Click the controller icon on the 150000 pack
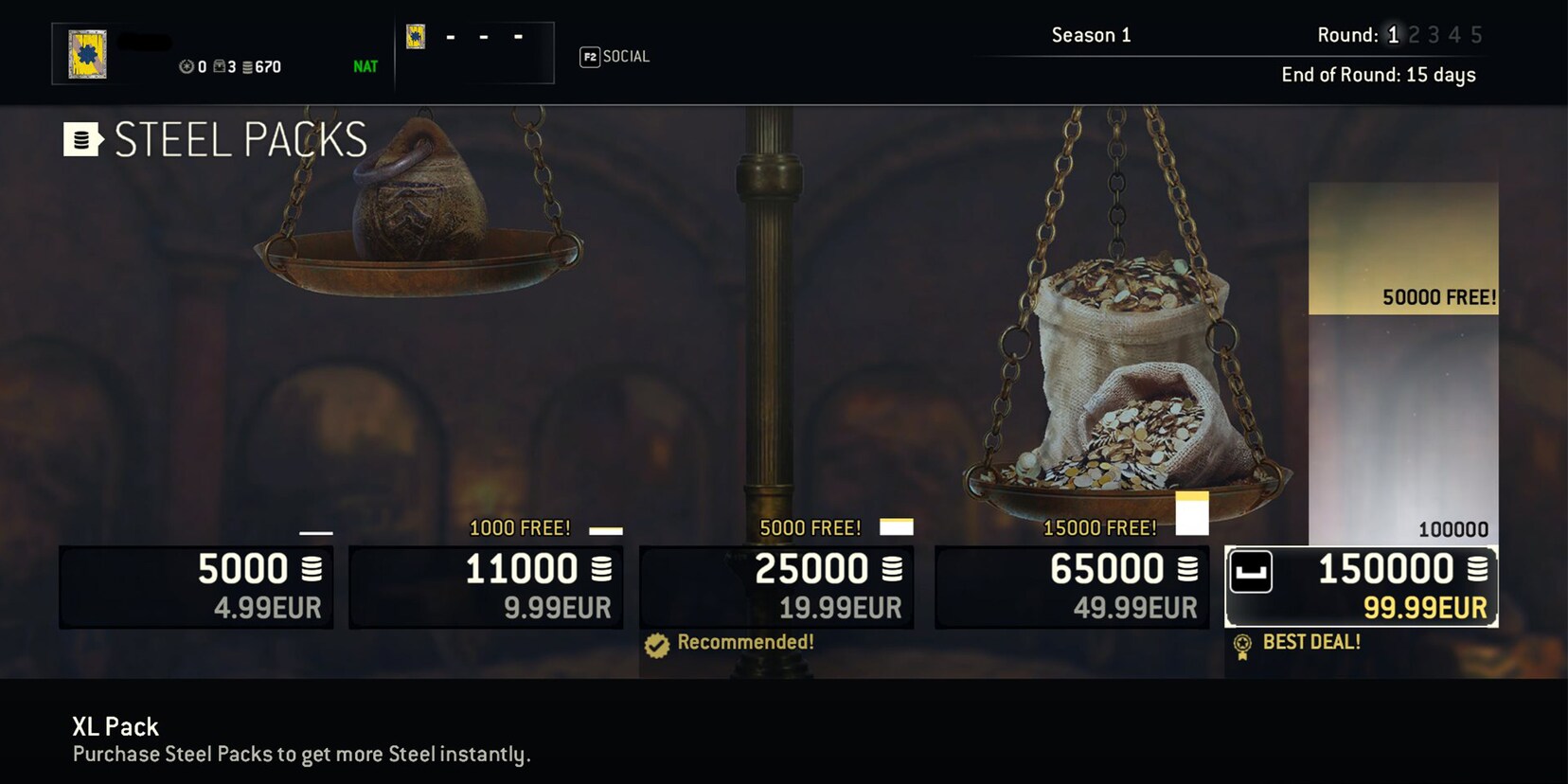The width and height of the screenshot is (1568, 784). (x=1252, y=574)
